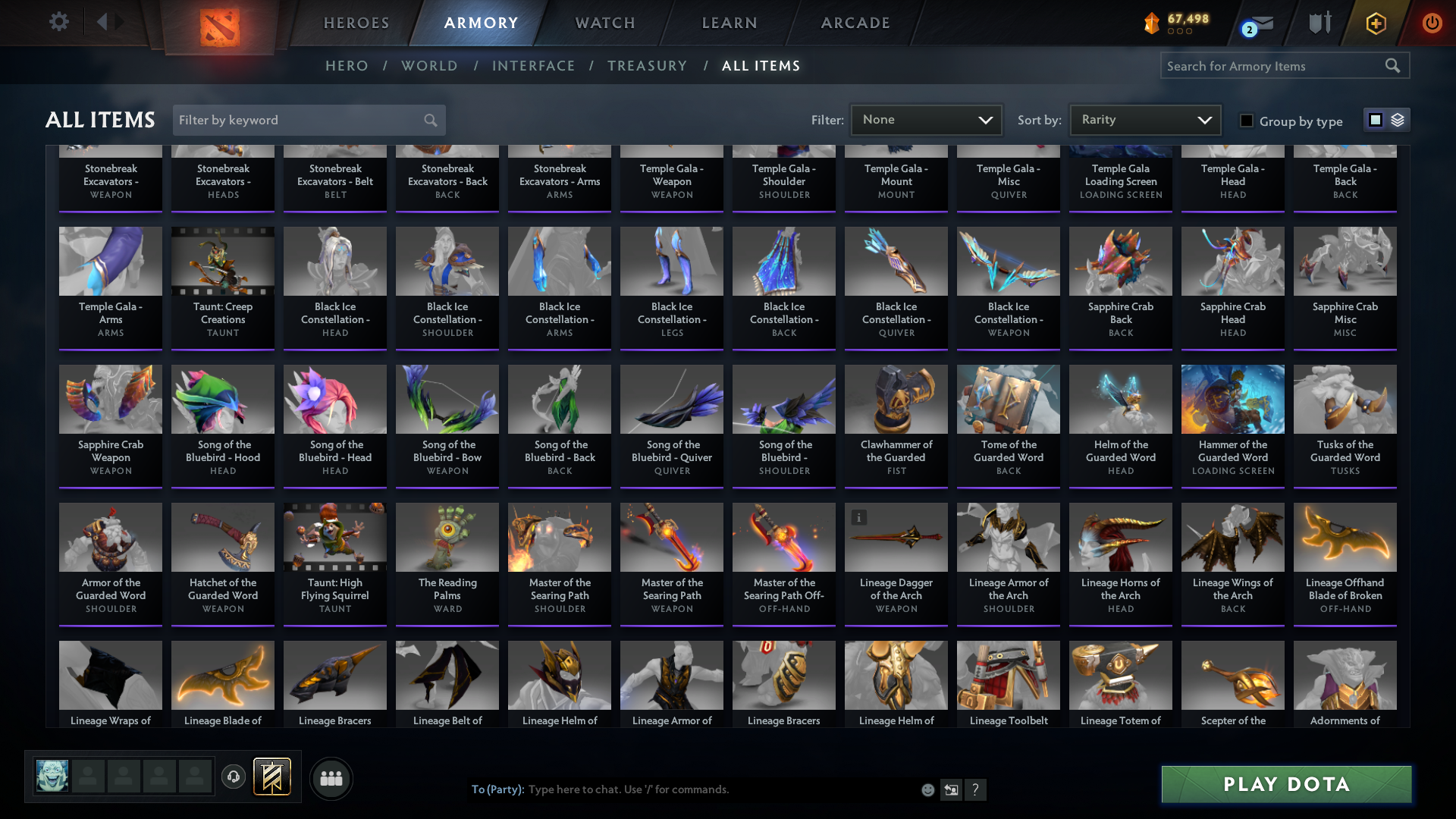This screenshot has height=819, width=1456.
Task: Click the power/exit icon
Action: click(1432, 23)
